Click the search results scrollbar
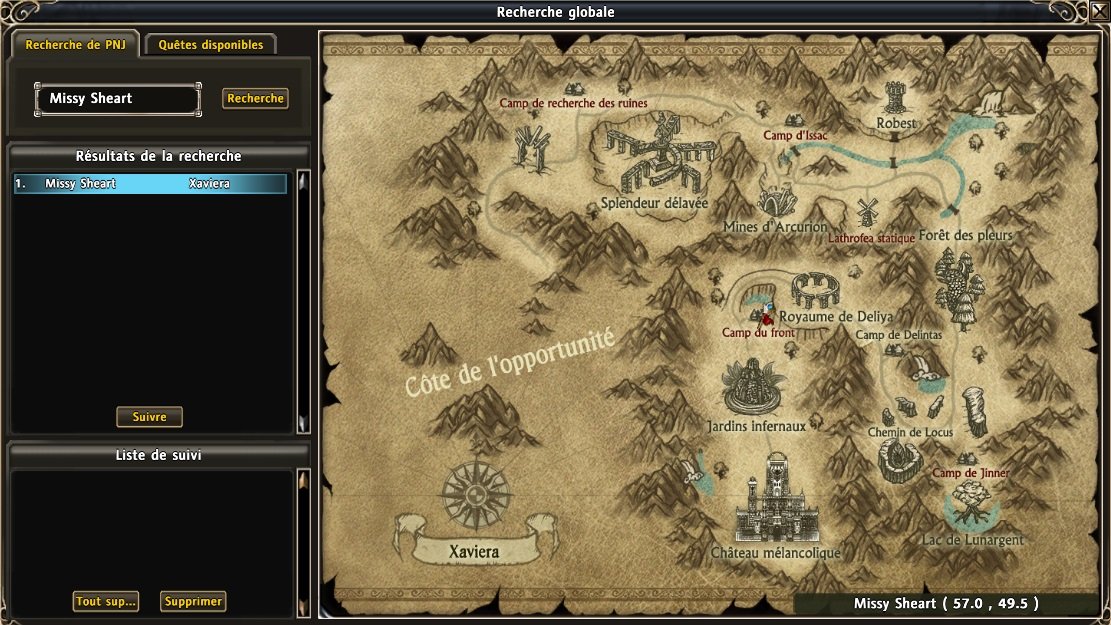This screenshot has width=1111, height=625. pyautogui.click(x=304, y=300)
